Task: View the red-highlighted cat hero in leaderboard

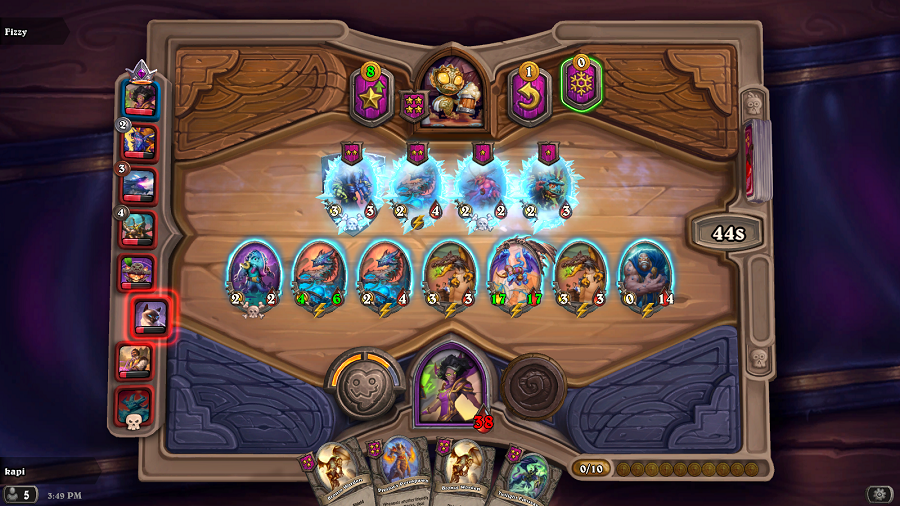Action: point(152,318)
